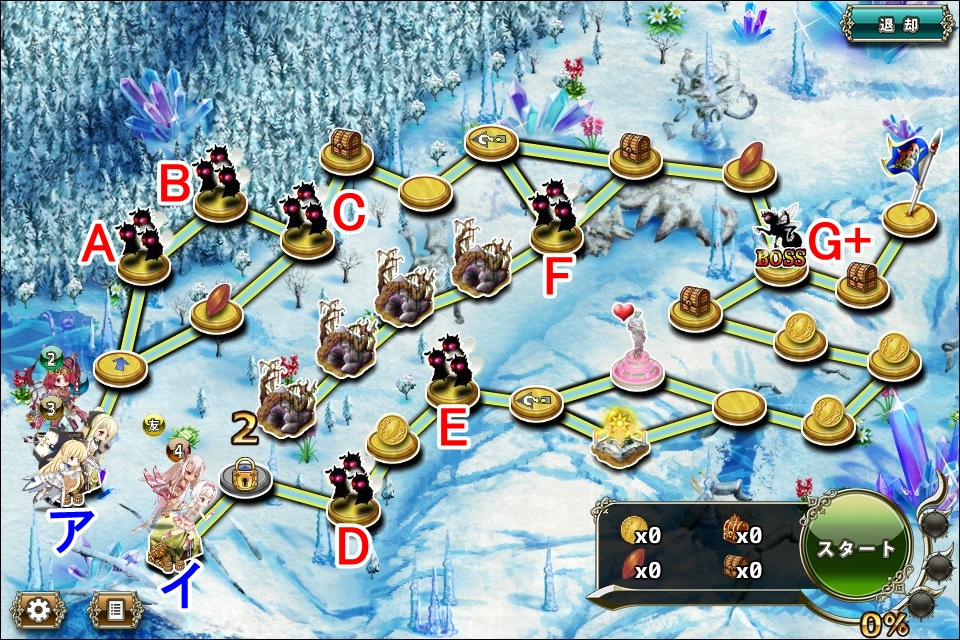Choose the goal flag node
The height and width of the screenshot is (640, 960).
[908, 210]
